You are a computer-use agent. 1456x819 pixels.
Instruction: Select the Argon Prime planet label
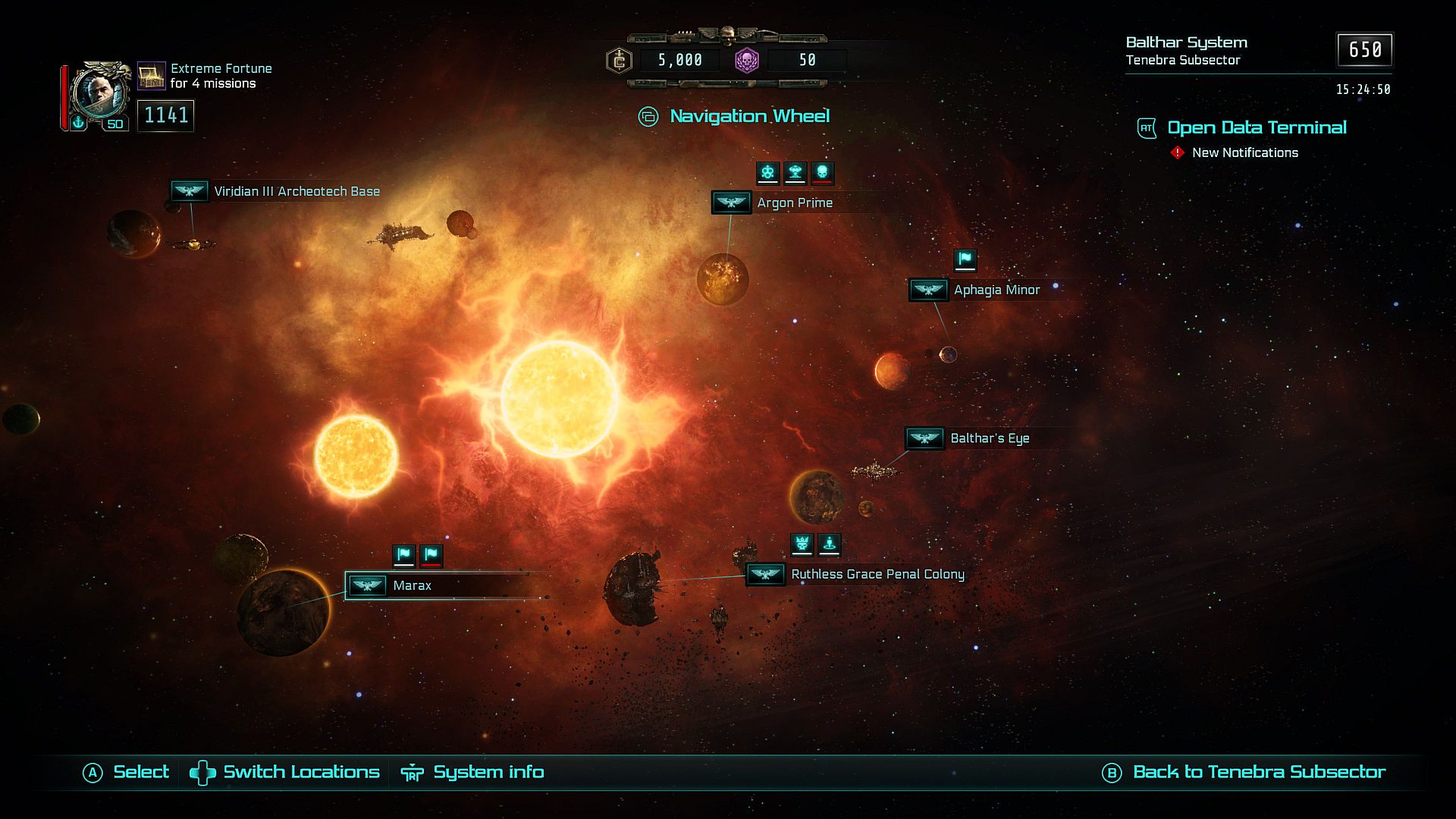[x=794, y=202]
